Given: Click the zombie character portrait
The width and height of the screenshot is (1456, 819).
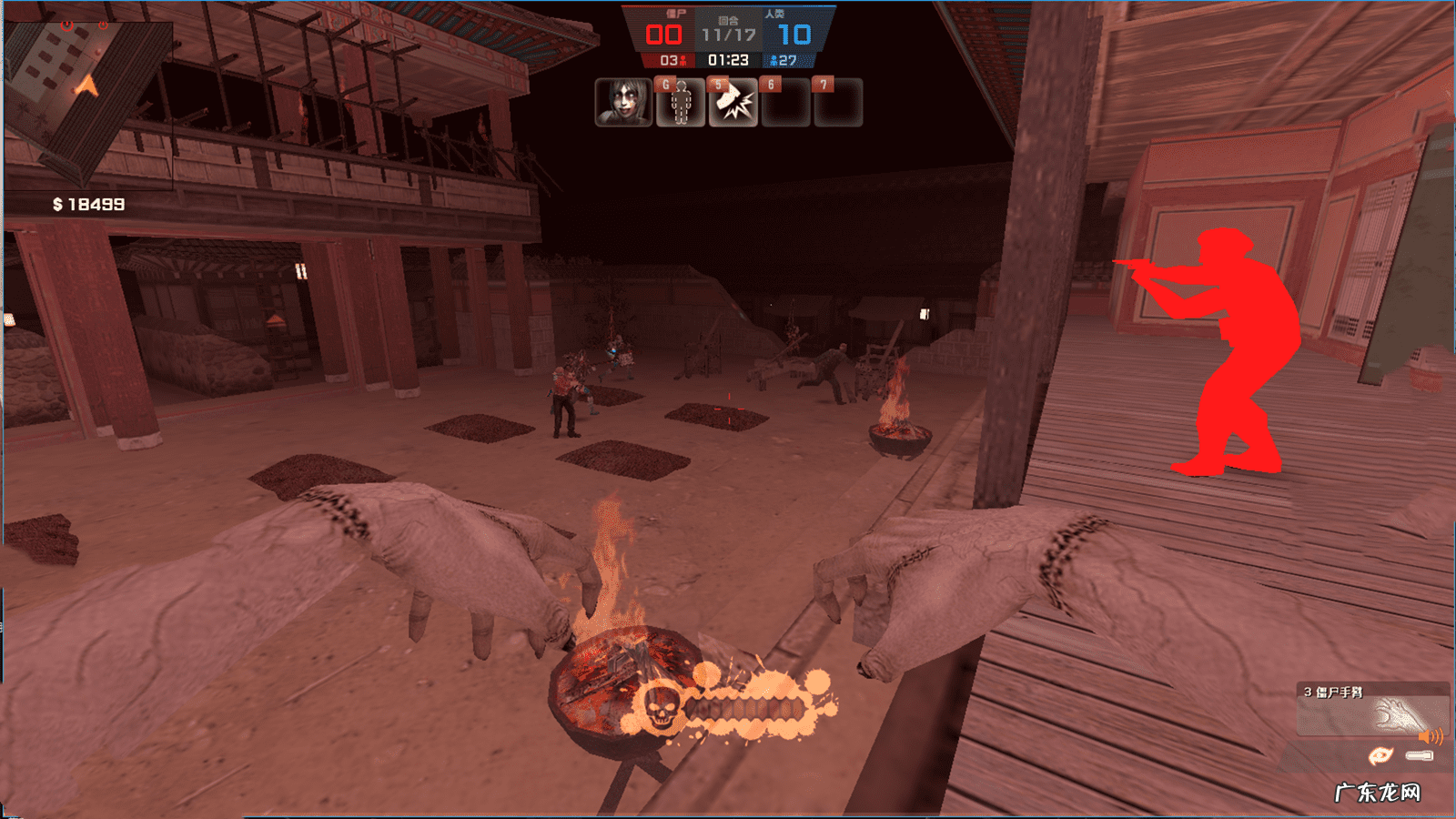Looking at the screenshot, I should click(623, 102).
